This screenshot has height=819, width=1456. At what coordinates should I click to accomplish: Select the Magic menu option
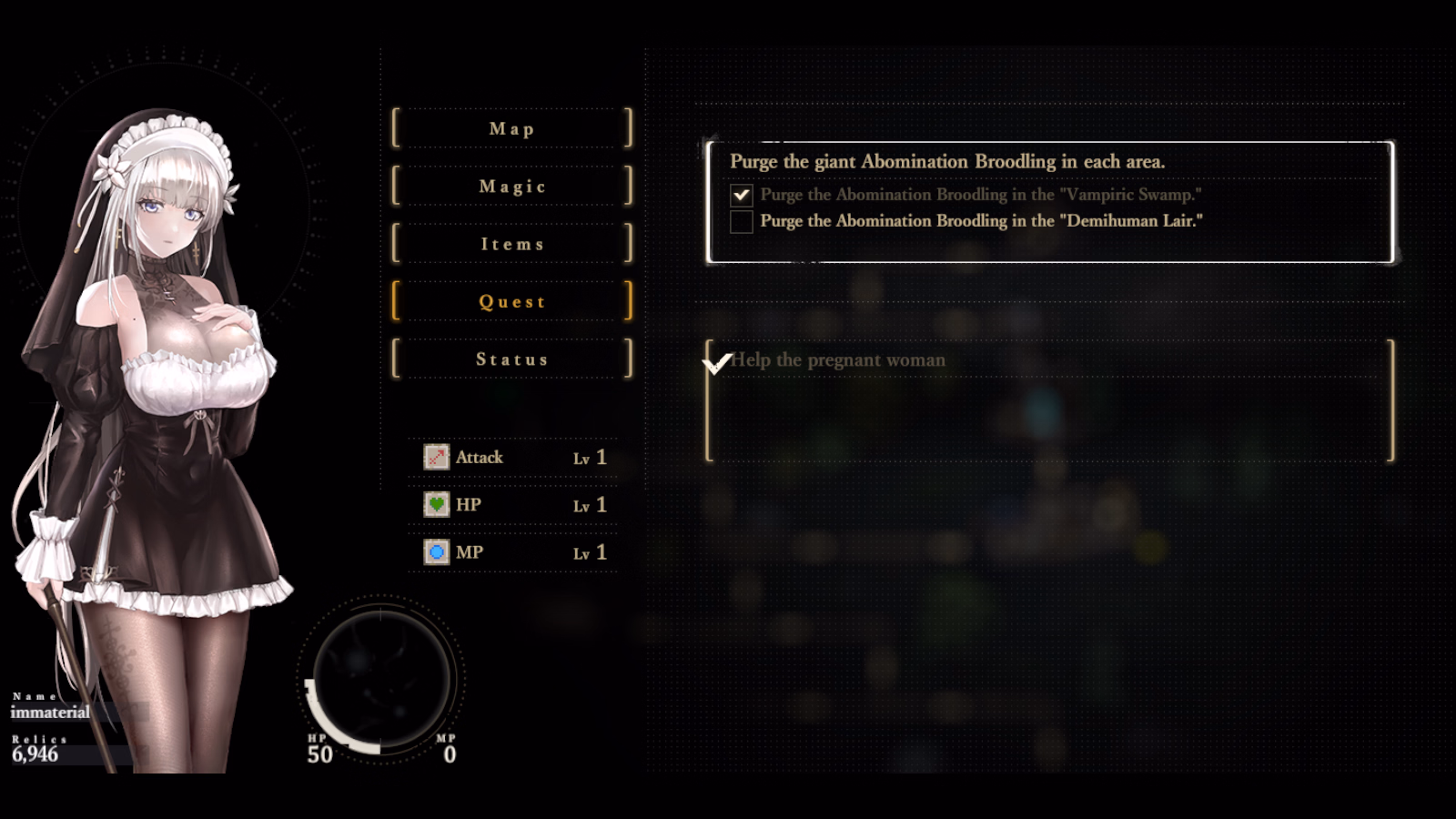511,187
